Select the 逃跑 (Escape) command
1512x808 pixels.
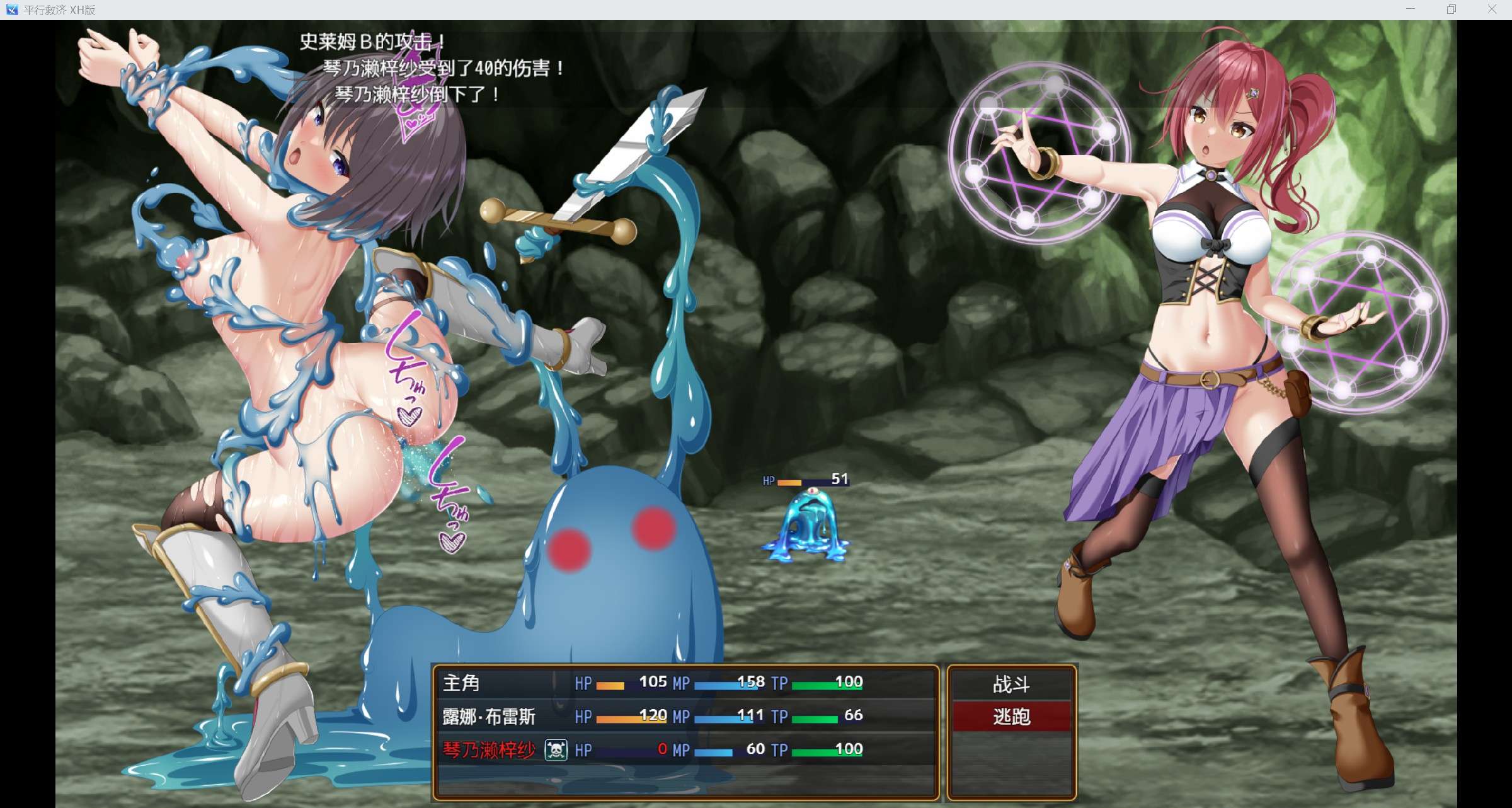tap(1011, 717)
